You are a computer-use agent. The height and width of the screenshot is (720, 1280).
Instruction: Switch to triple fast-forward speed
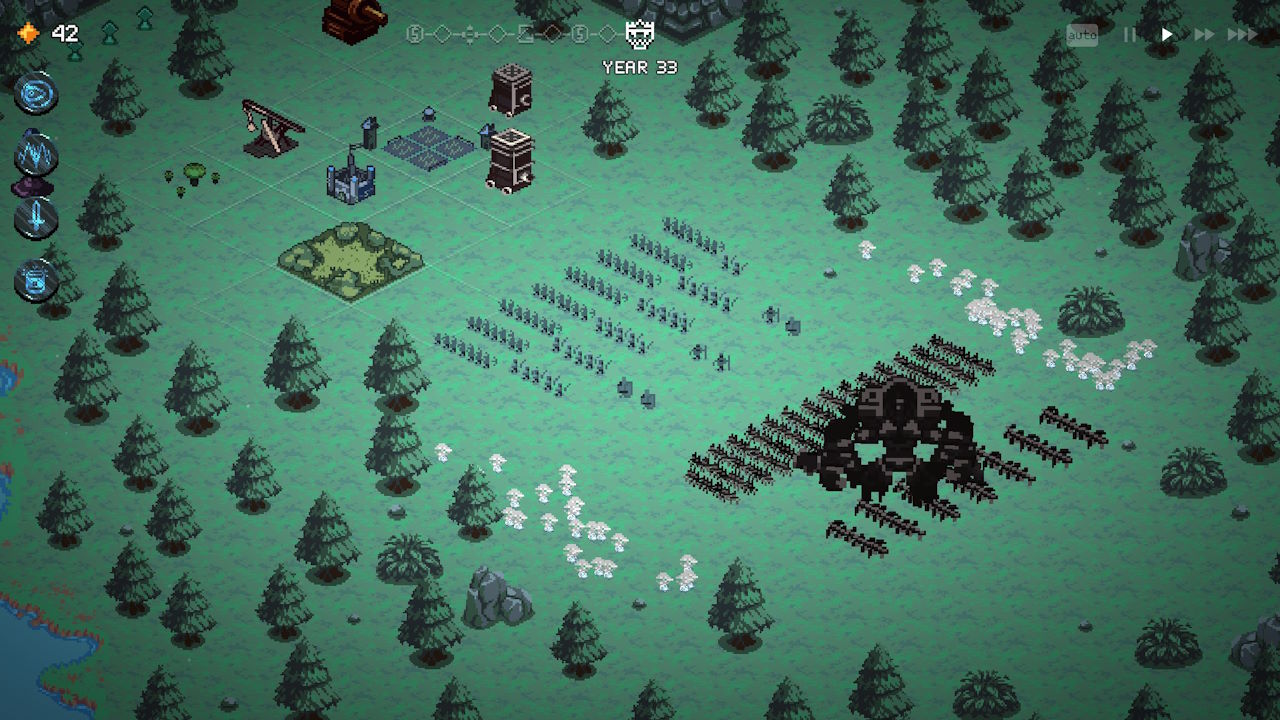pos(1242,35)
